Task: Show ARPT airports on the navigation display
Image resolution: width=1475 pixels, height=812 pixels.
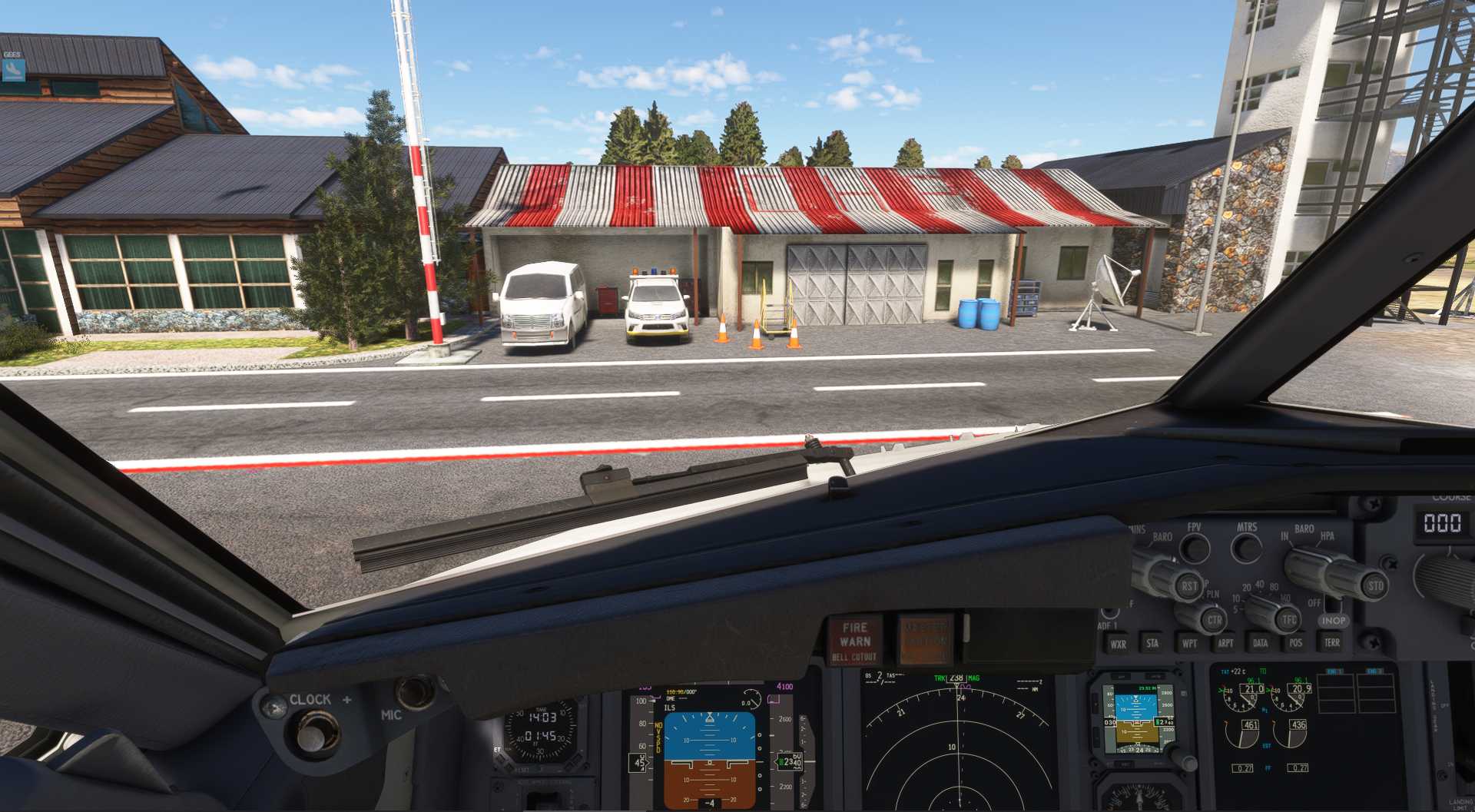Action: 1225,643
